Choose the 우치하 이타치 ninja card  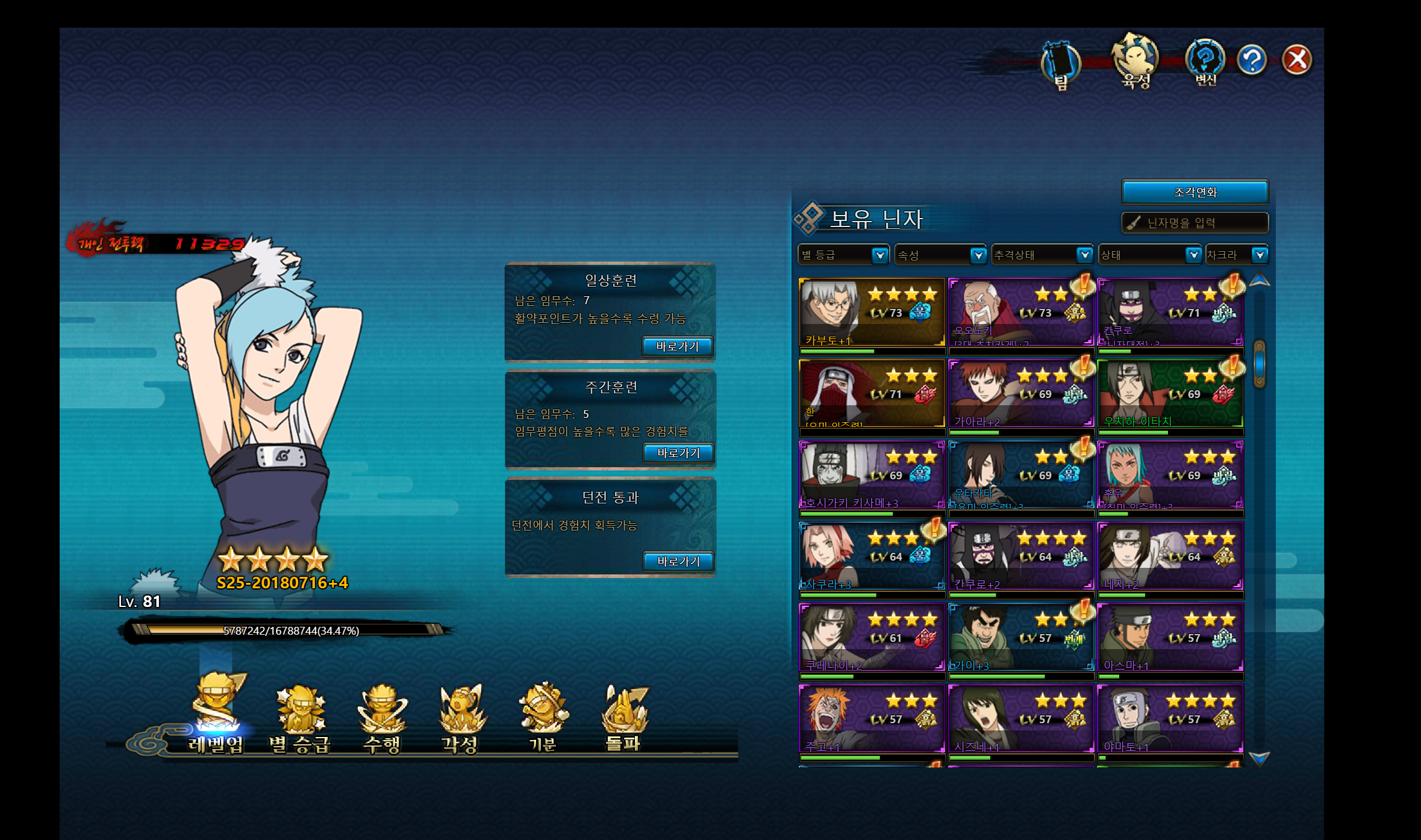click(1169, 393)
